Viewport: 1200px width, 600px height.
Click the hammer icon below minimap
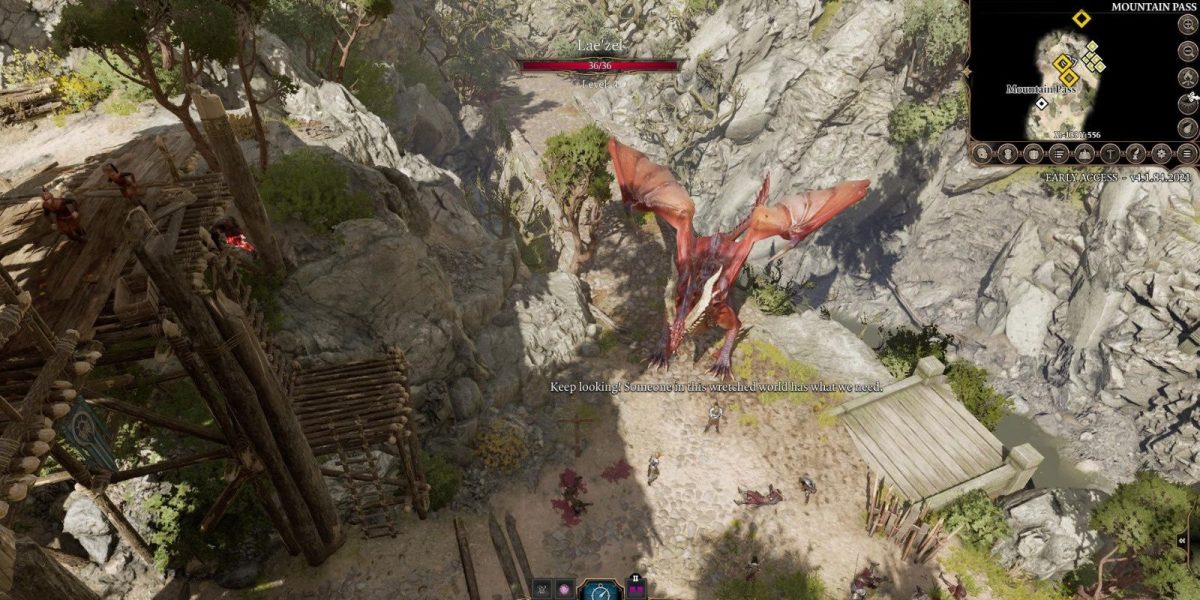(x=1110, y=154)
